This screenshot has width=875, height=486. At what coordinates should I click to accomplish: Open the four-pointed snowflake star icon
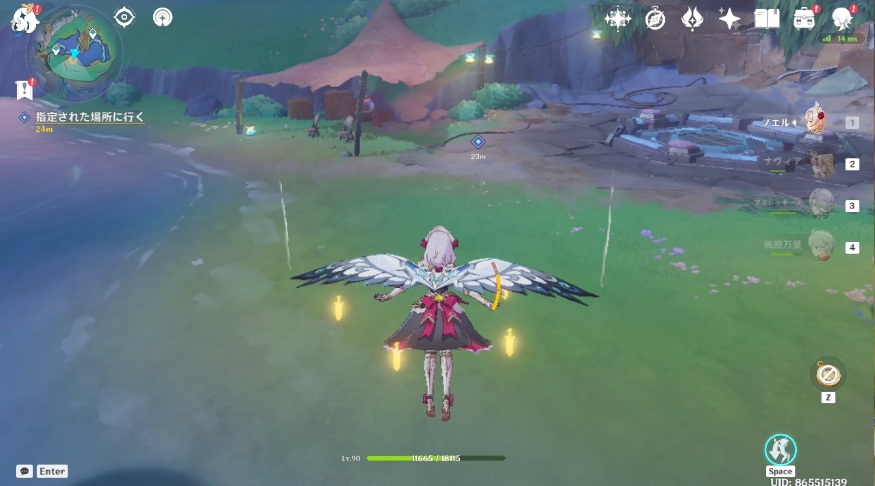click(x=617, y=18)
